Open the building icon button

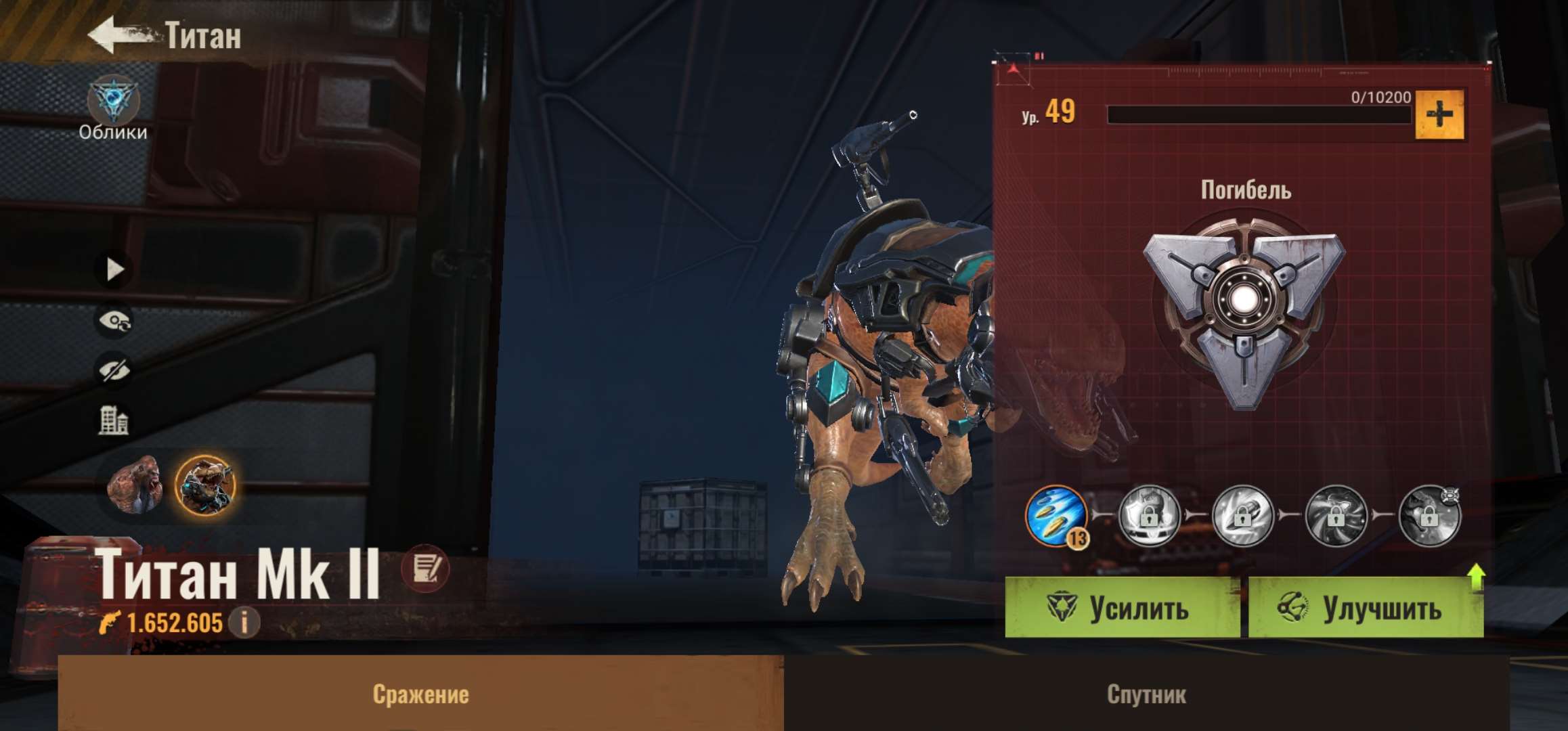coord(114,420)
